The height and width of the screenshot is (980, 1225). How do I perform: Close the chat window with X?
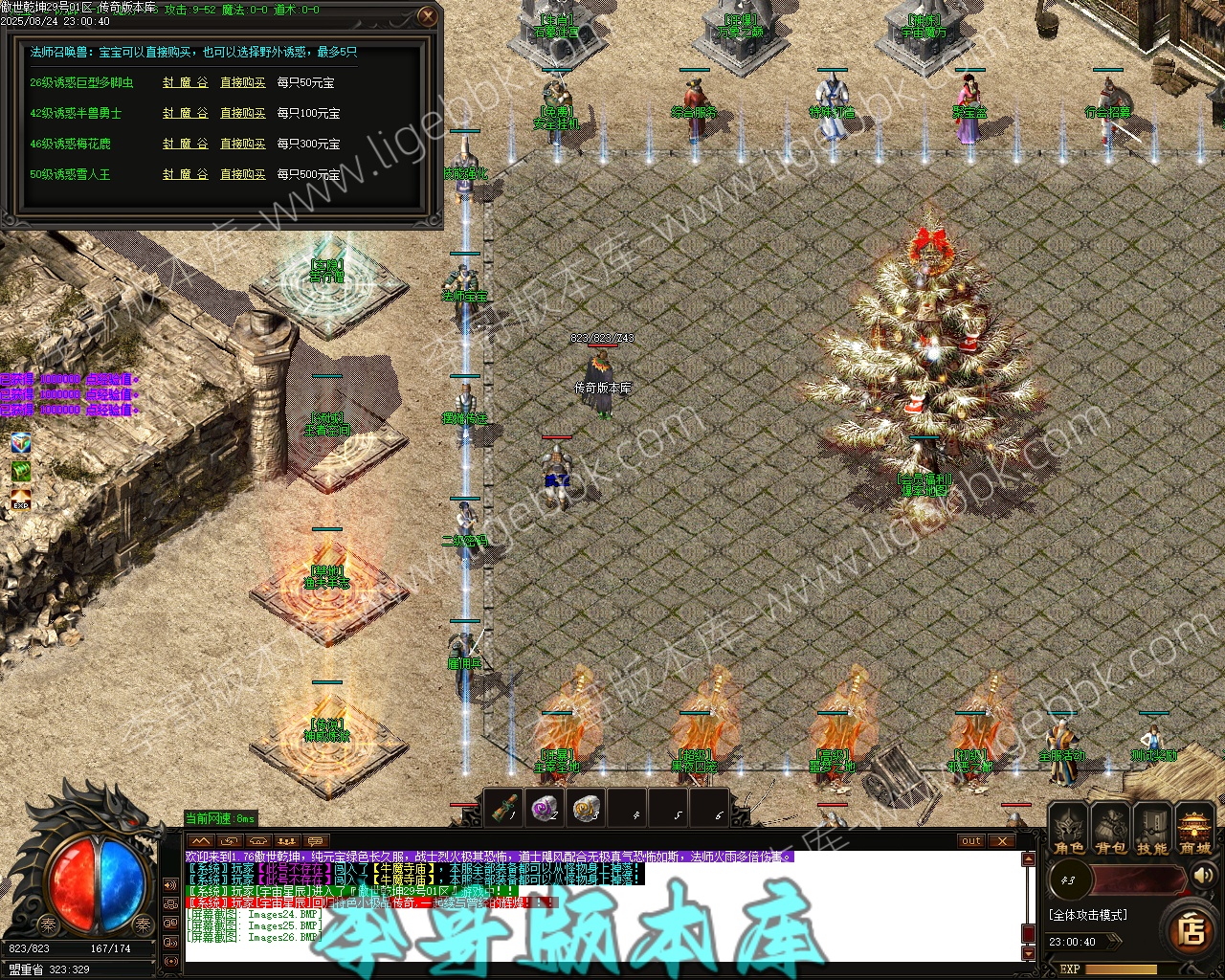[1001, 841]
